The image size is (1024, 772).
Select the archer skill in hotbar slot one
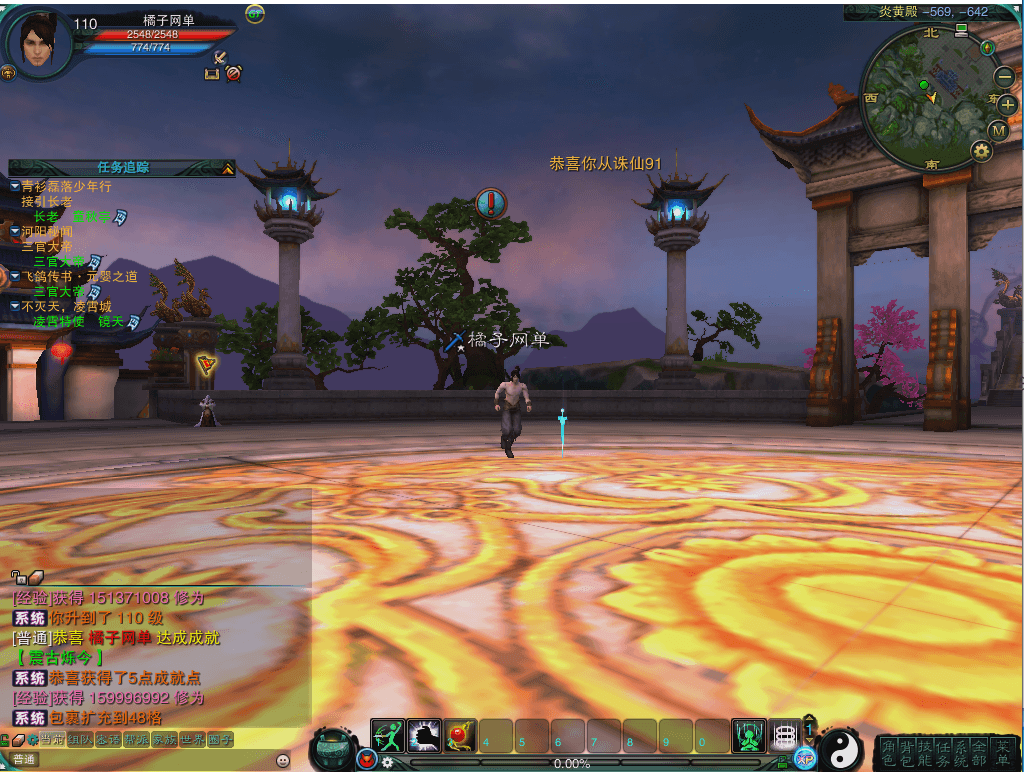pos(387,736)
